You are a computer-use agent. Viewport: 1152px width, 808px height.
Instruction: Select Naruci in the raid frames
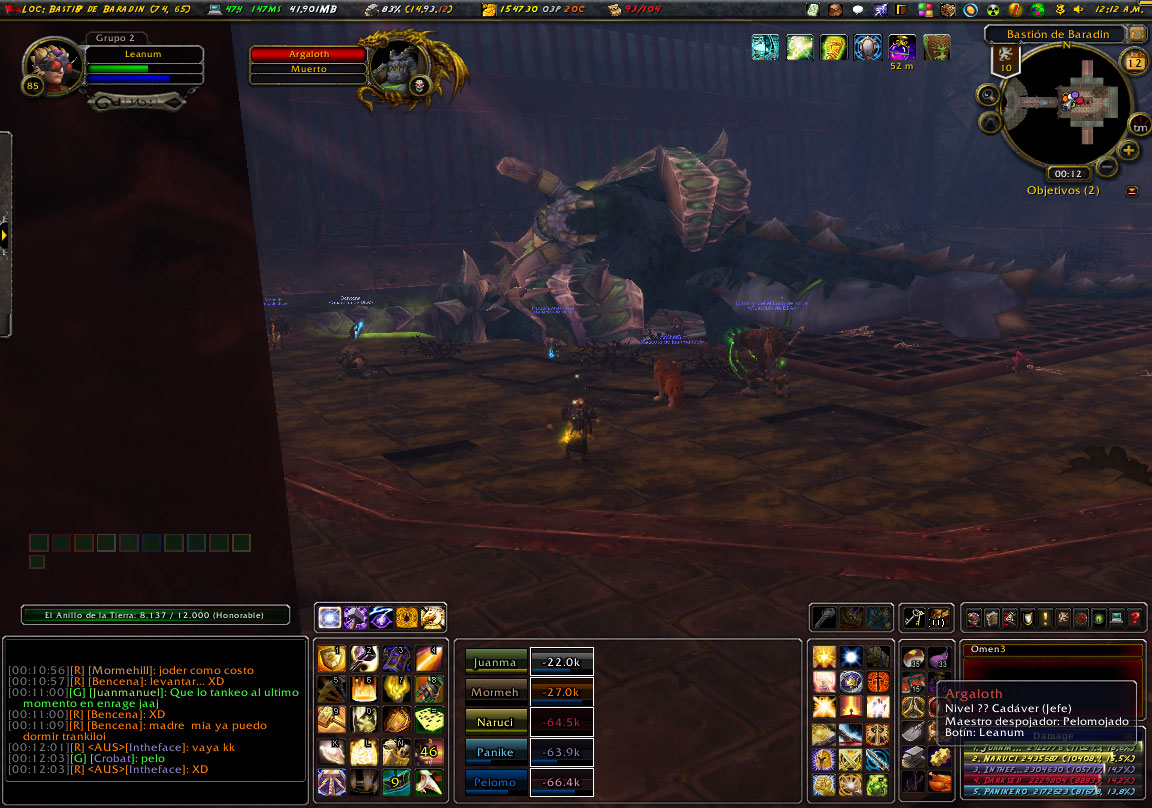(x=496, y=721)
